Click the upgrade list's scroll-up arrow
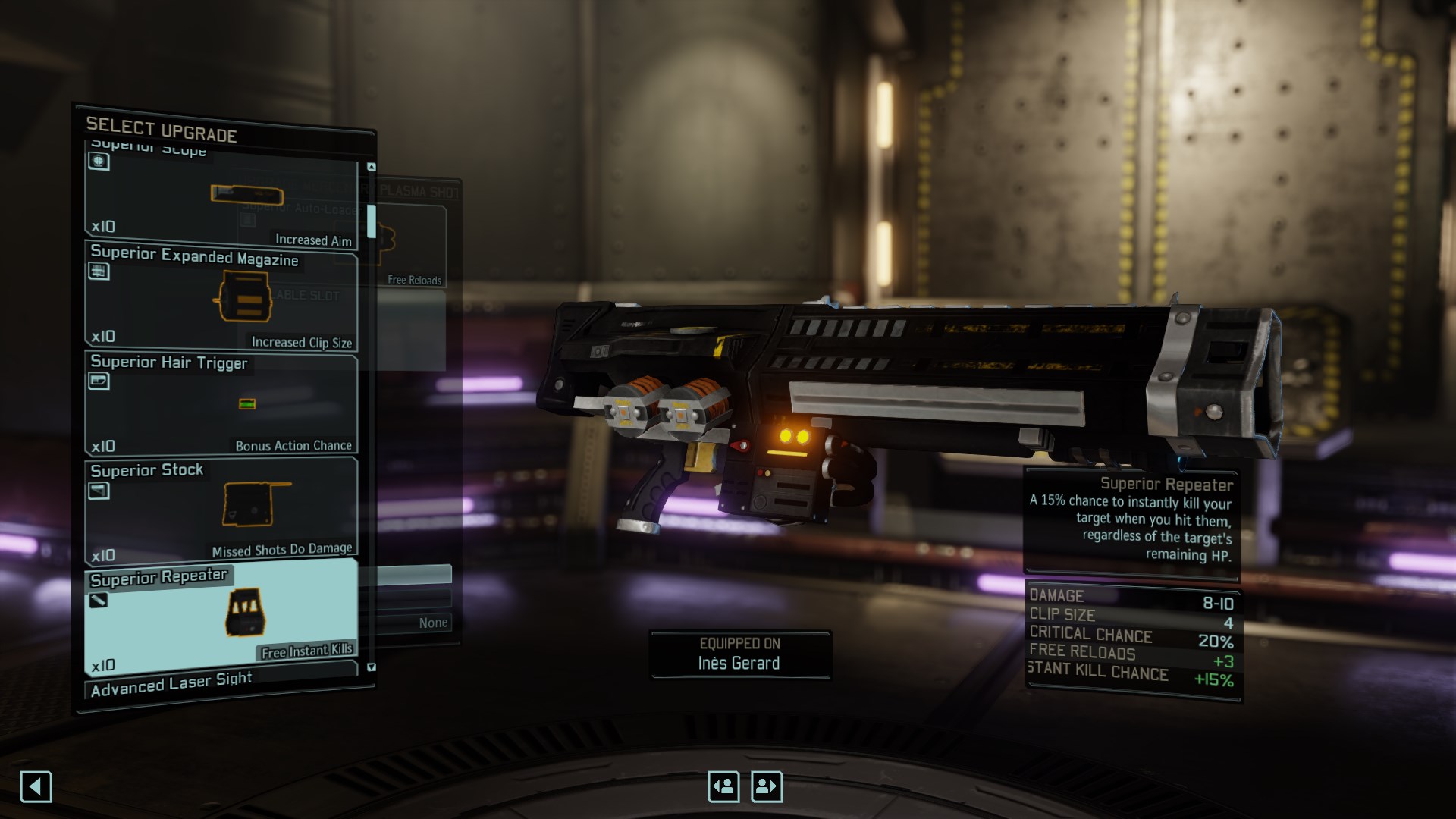Viewport: 1456px width, 819px height. [x=372, y=167]
